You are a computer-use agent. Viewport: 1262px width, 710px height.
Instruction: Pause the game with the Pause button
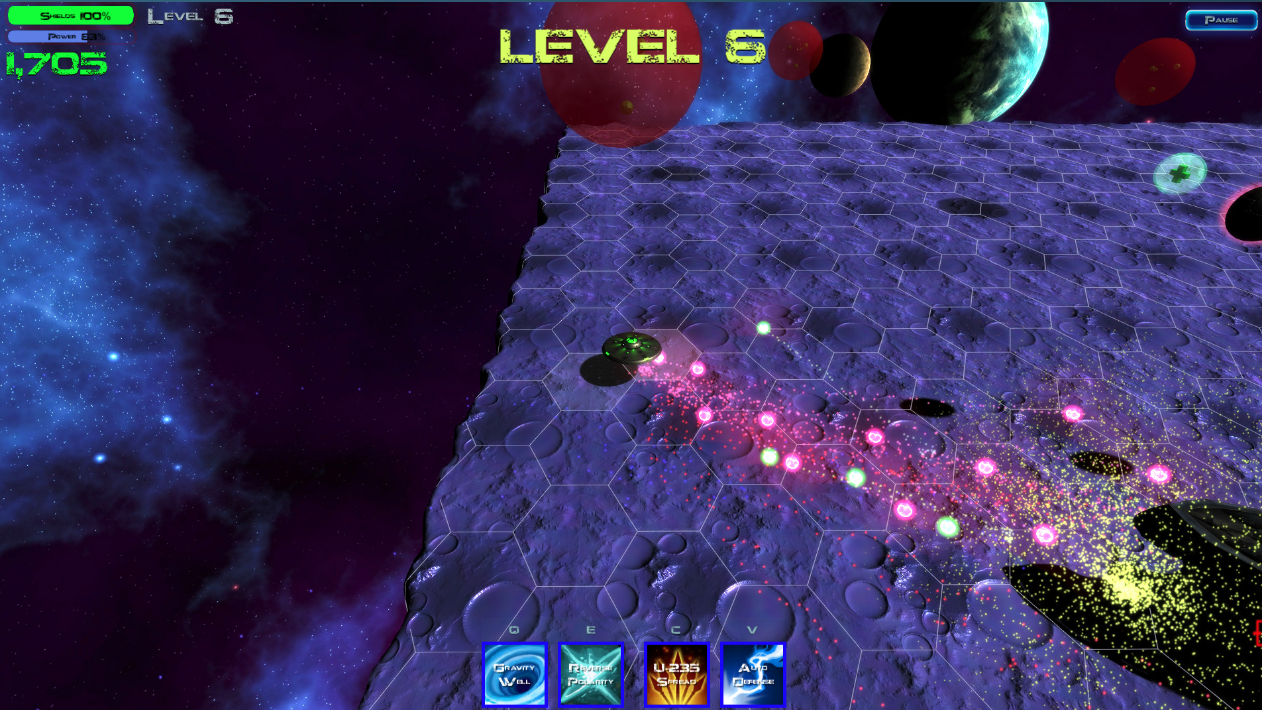tap(1221, 20)
